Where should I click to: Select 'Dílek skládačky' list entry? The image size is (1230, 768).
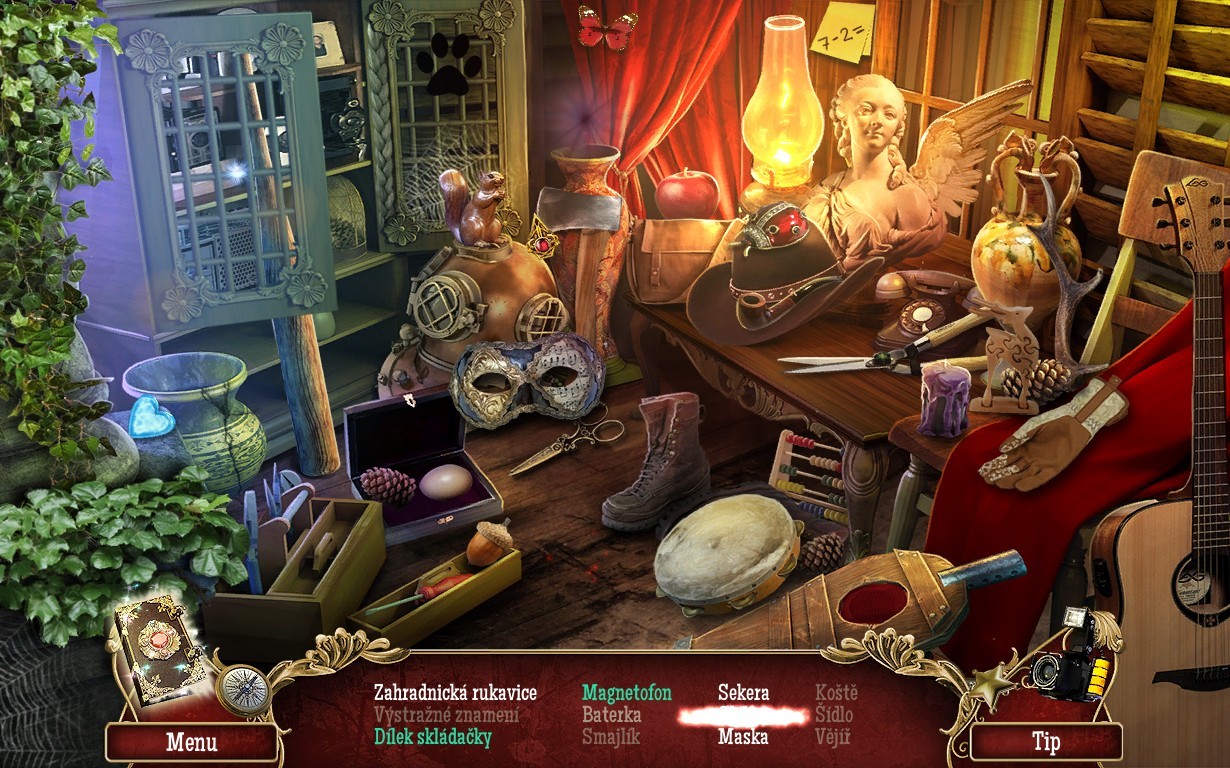(433, 738)
